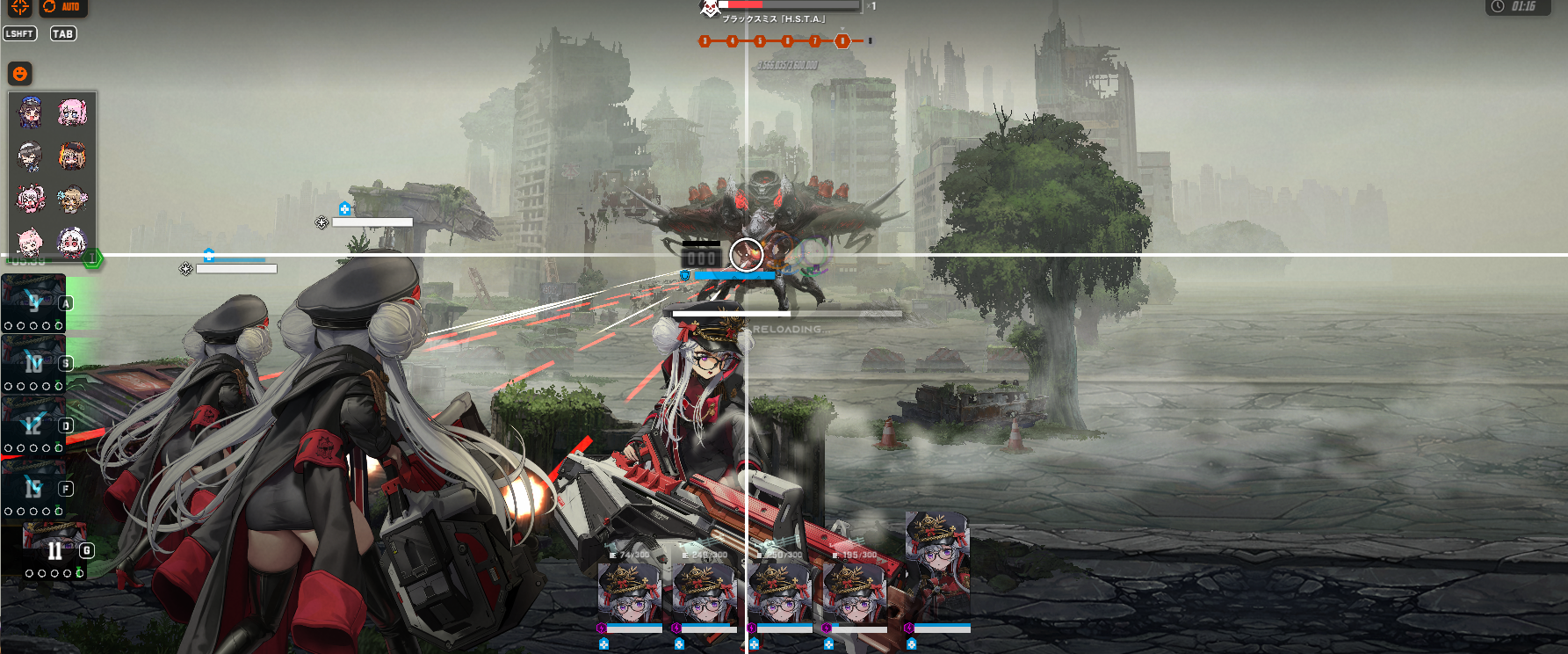1568x654 pixels.
Task: Choose the flaming blonde girl emote
Action: (x=72, y=156)
